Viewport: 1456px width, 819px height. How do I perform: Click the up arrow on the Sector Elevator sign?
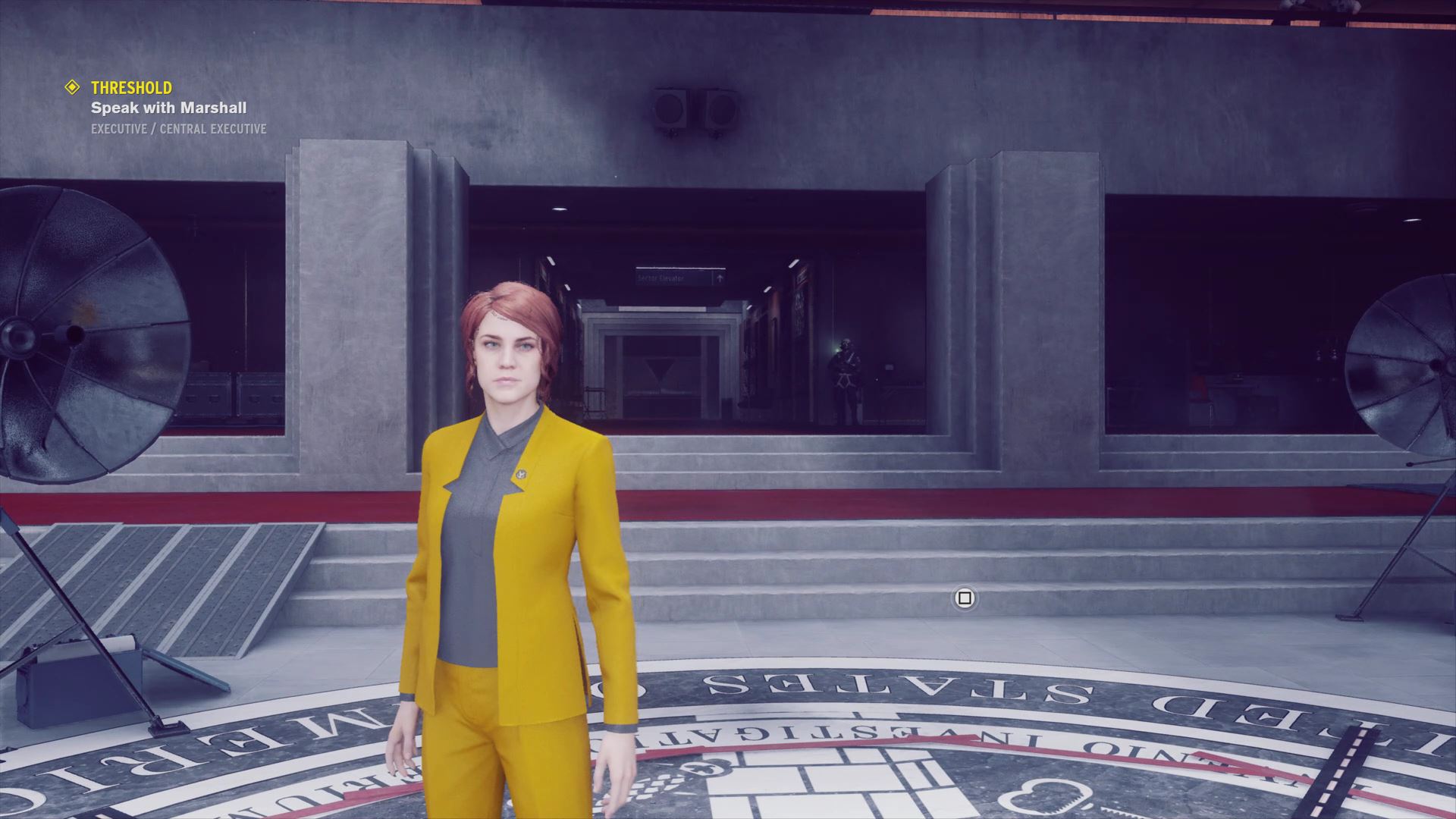pos(720,279)
